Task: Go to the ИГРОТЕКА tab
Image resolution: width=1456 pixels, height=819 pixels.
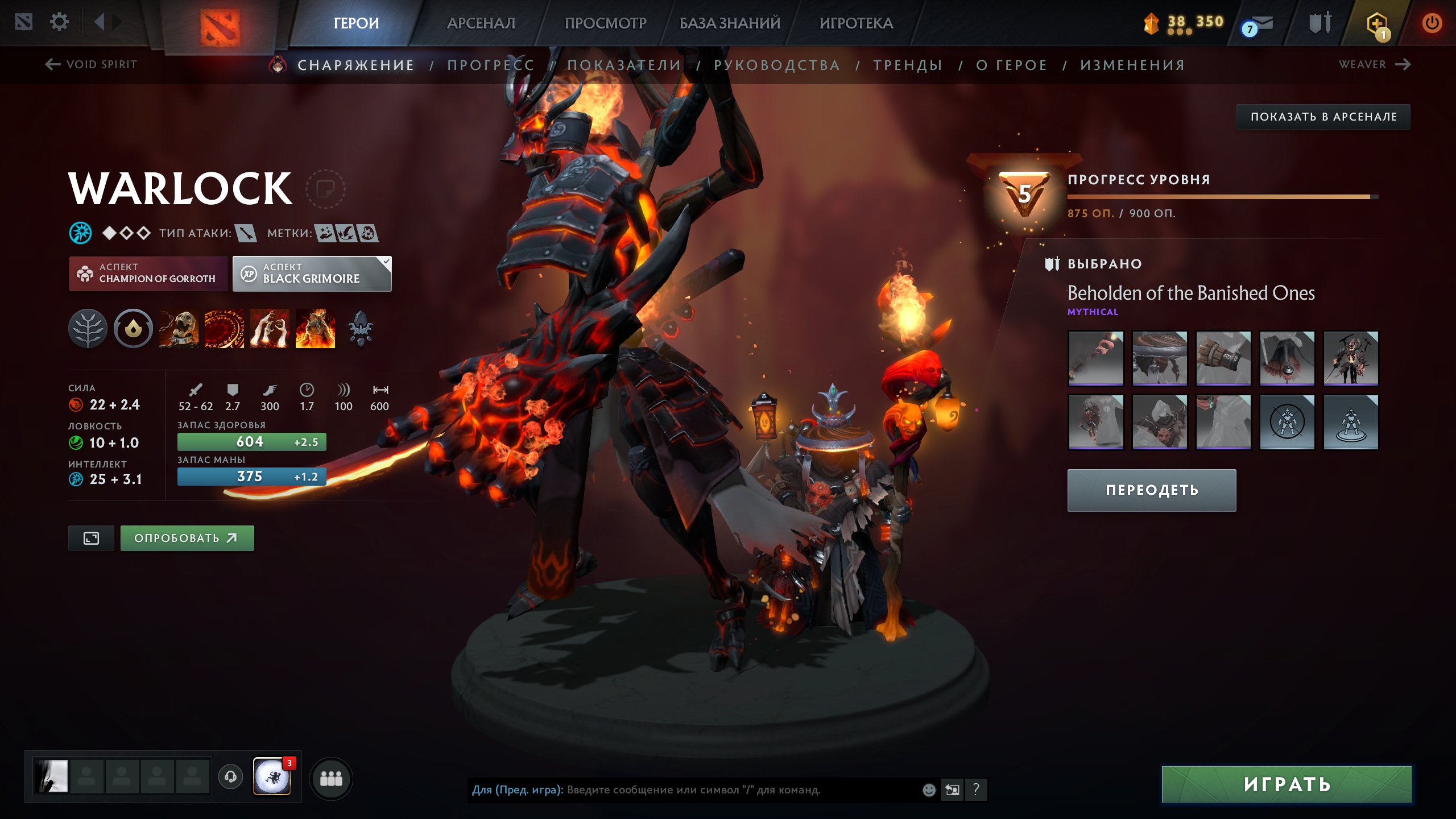Action: click(x=856, y=23)
